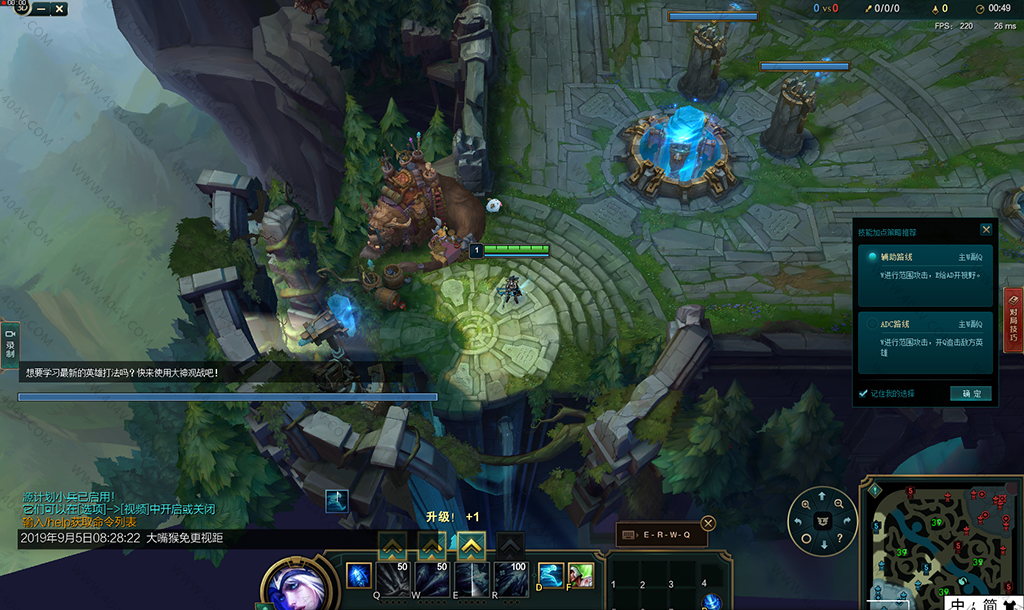1024x610 pixels.
Task: Close the E-R-W-Q skill order tip
Action: [708, 523]
